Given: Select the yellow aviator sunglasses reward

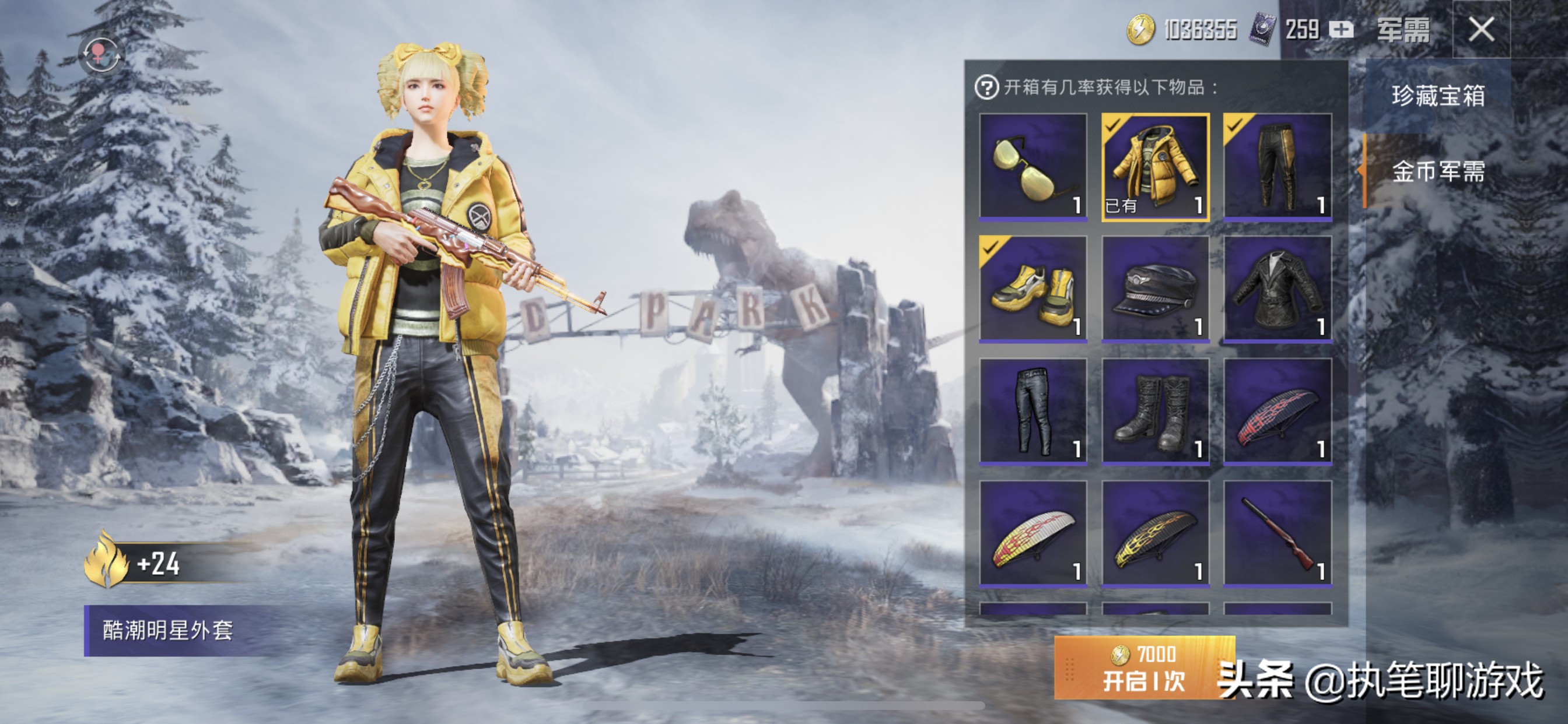Looking at the screenshot, I should (x=1033, y=166).
